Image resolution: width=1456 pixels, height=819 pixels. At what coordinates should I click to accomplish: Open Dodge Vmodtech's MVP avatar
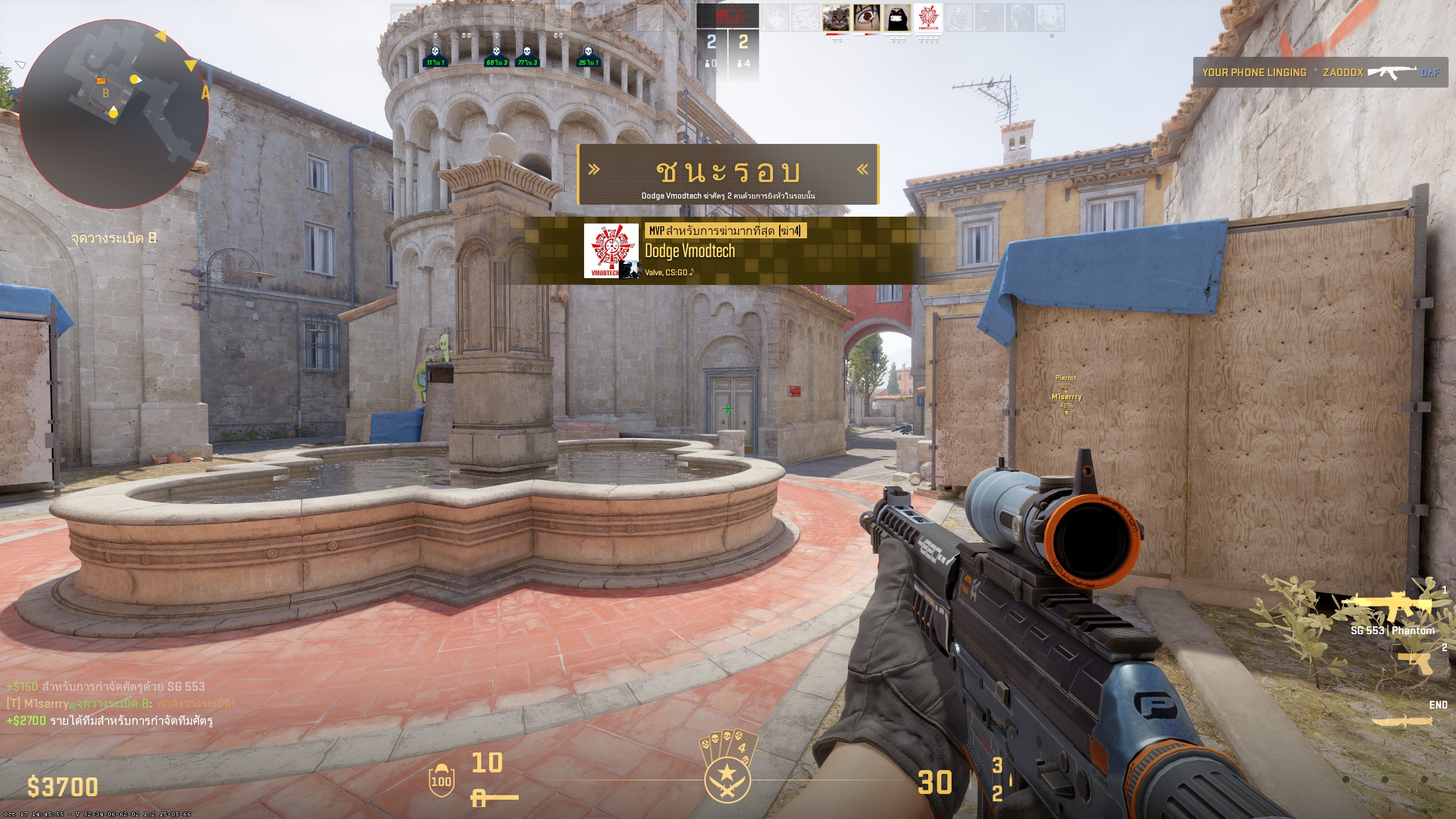611,251
